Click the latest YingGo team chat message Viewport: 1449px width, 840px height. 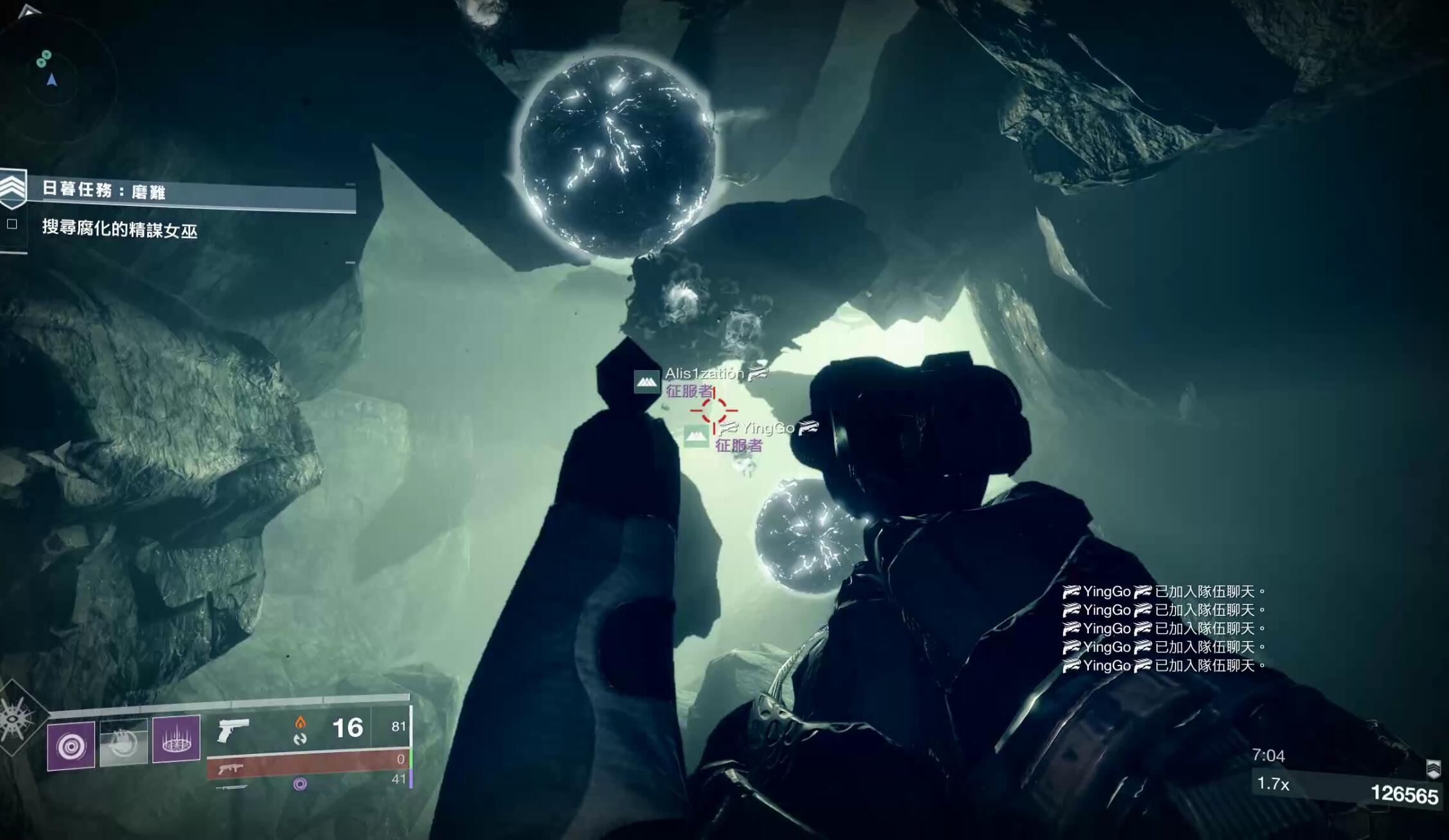point(1163,665)
